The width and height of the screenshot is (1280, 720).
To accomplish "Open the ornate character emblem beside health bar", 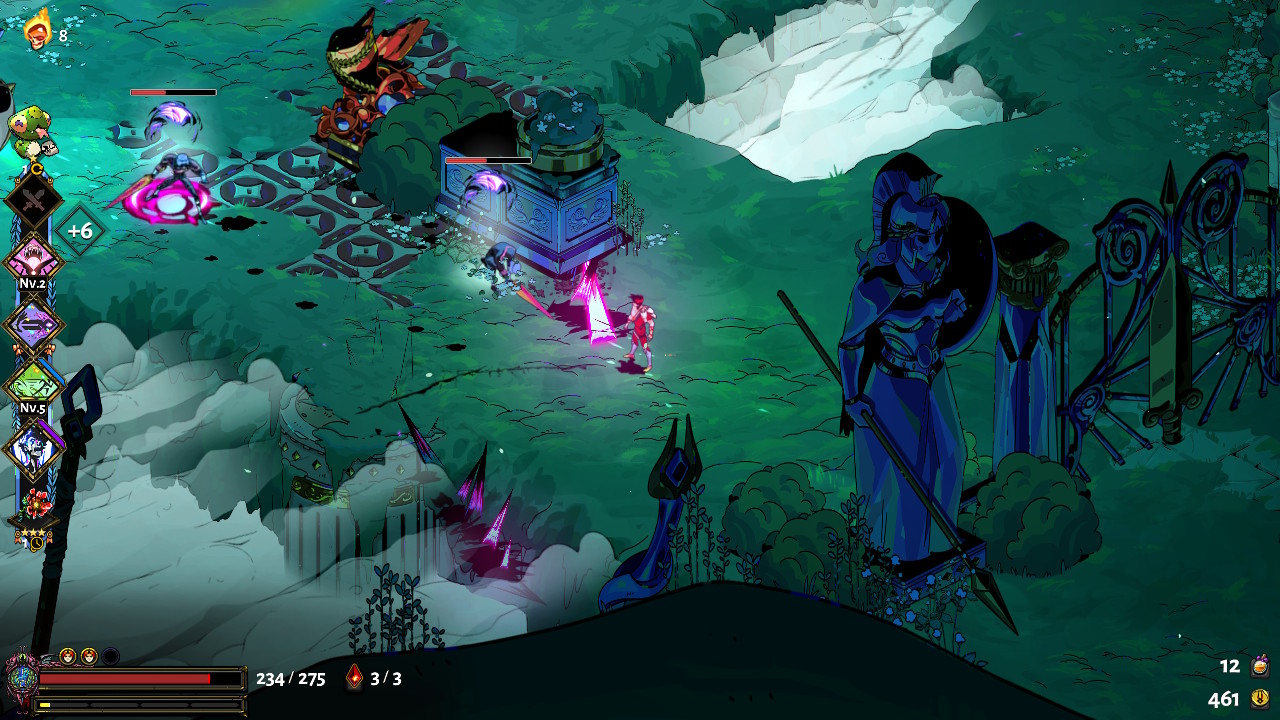I will tap(20, 678).
